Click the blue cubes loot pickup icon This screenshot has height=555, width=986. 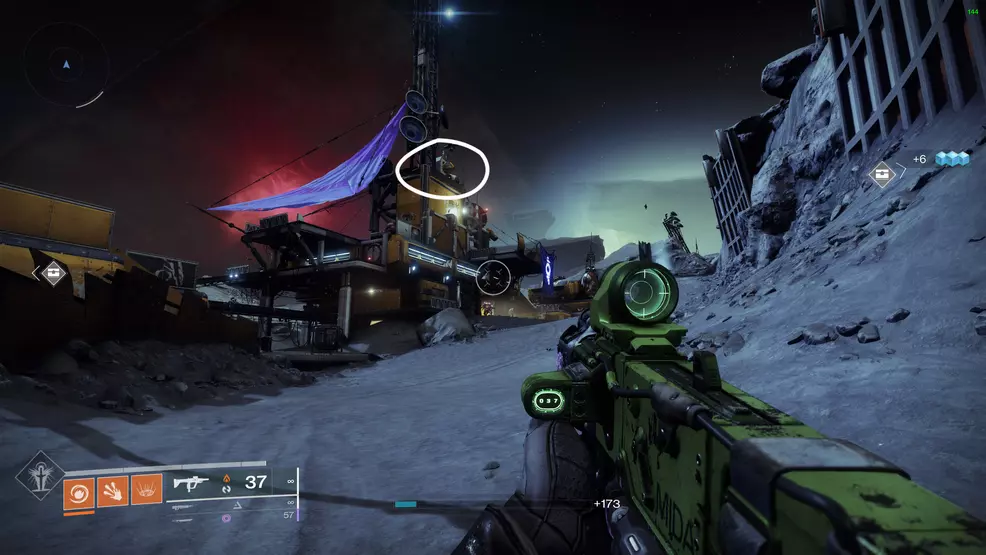(952, 160)
